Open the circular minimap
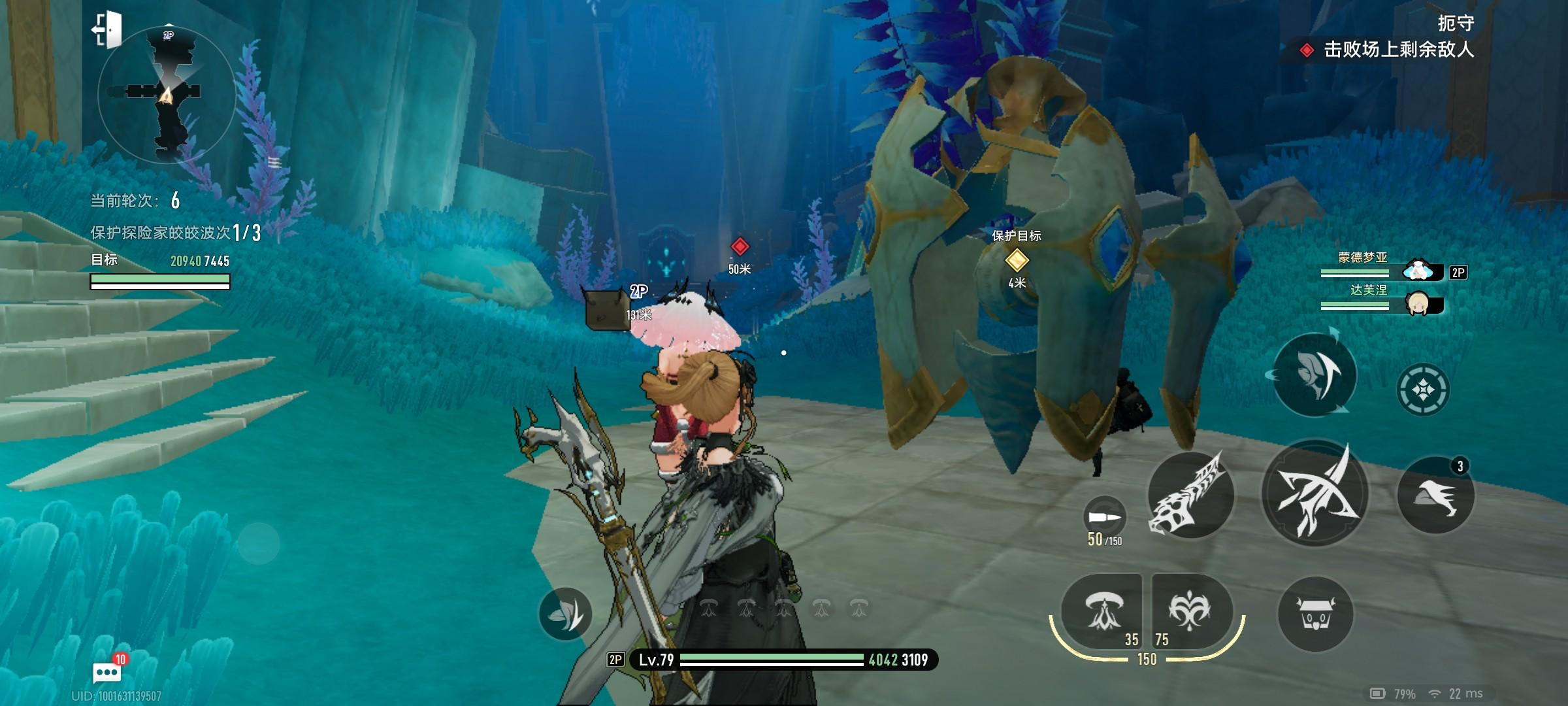This screenshot has height=706, width=1568. (x=167, y=95)
